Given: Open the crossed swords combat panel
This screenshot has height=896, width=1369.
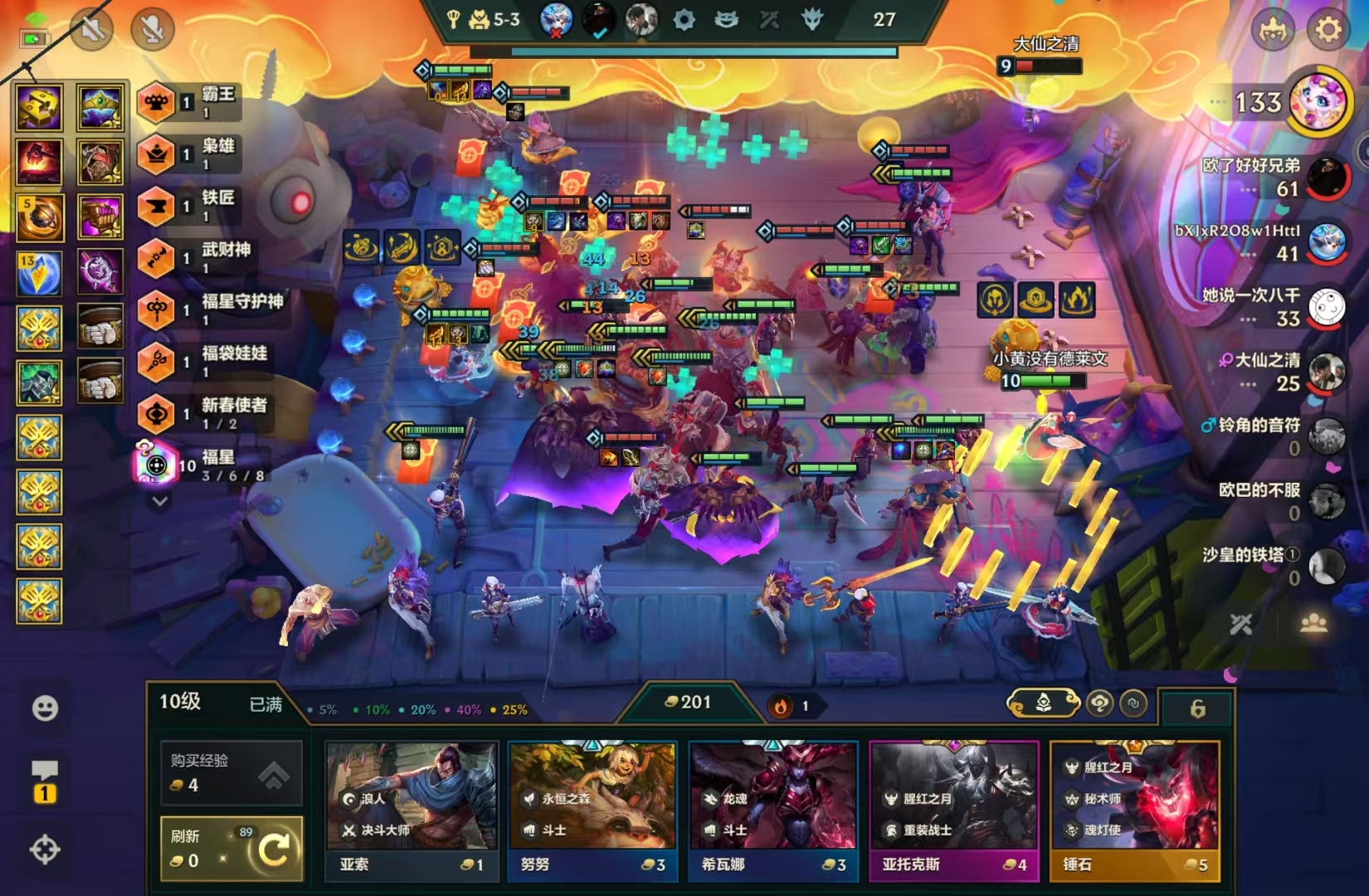Looking at the screenshot, I should 1241,624.
